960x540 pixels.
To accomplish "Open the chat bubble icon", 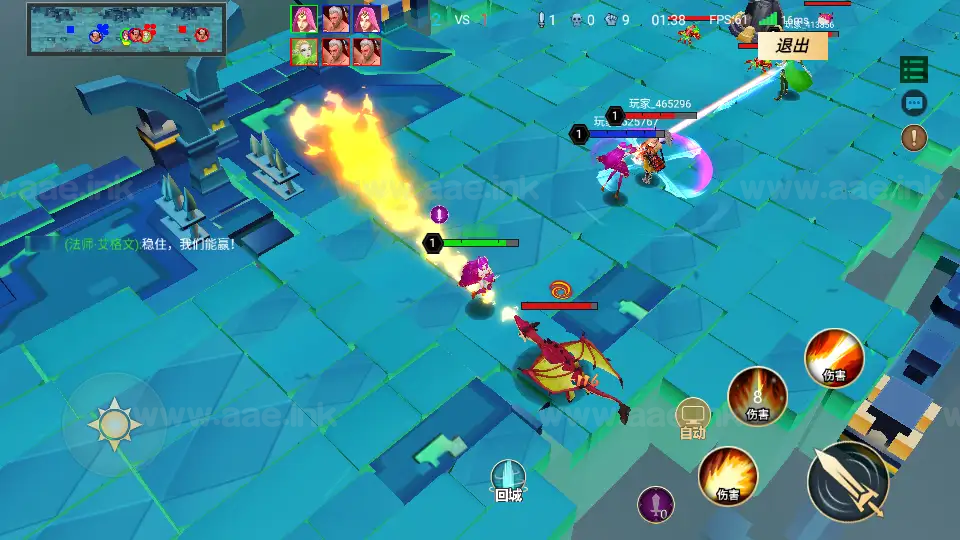I will (x=914, y=102).
